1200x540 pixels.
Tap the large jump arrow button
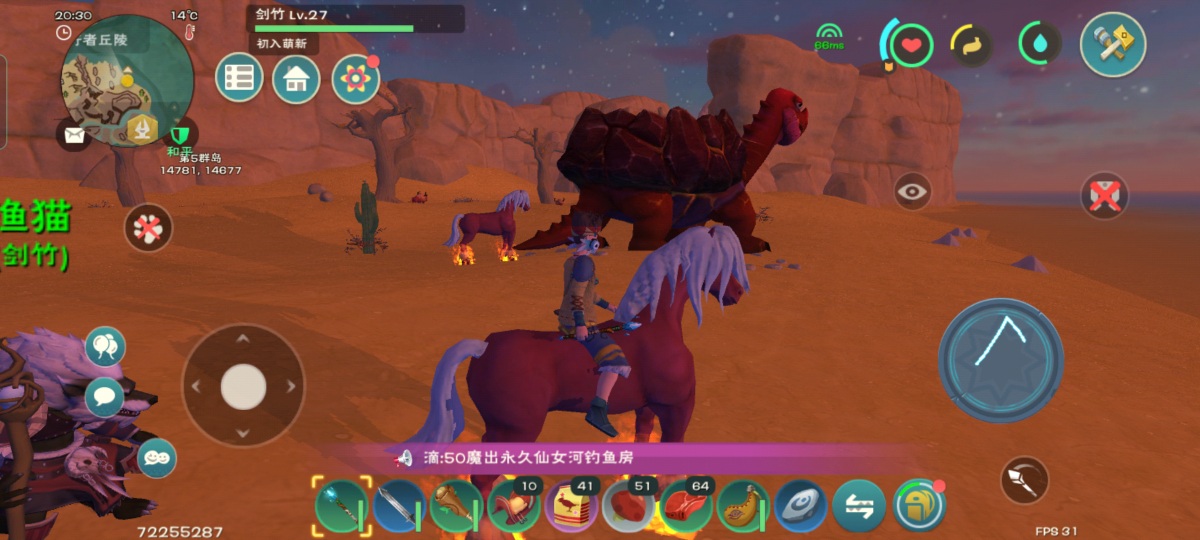(1000, 359)
